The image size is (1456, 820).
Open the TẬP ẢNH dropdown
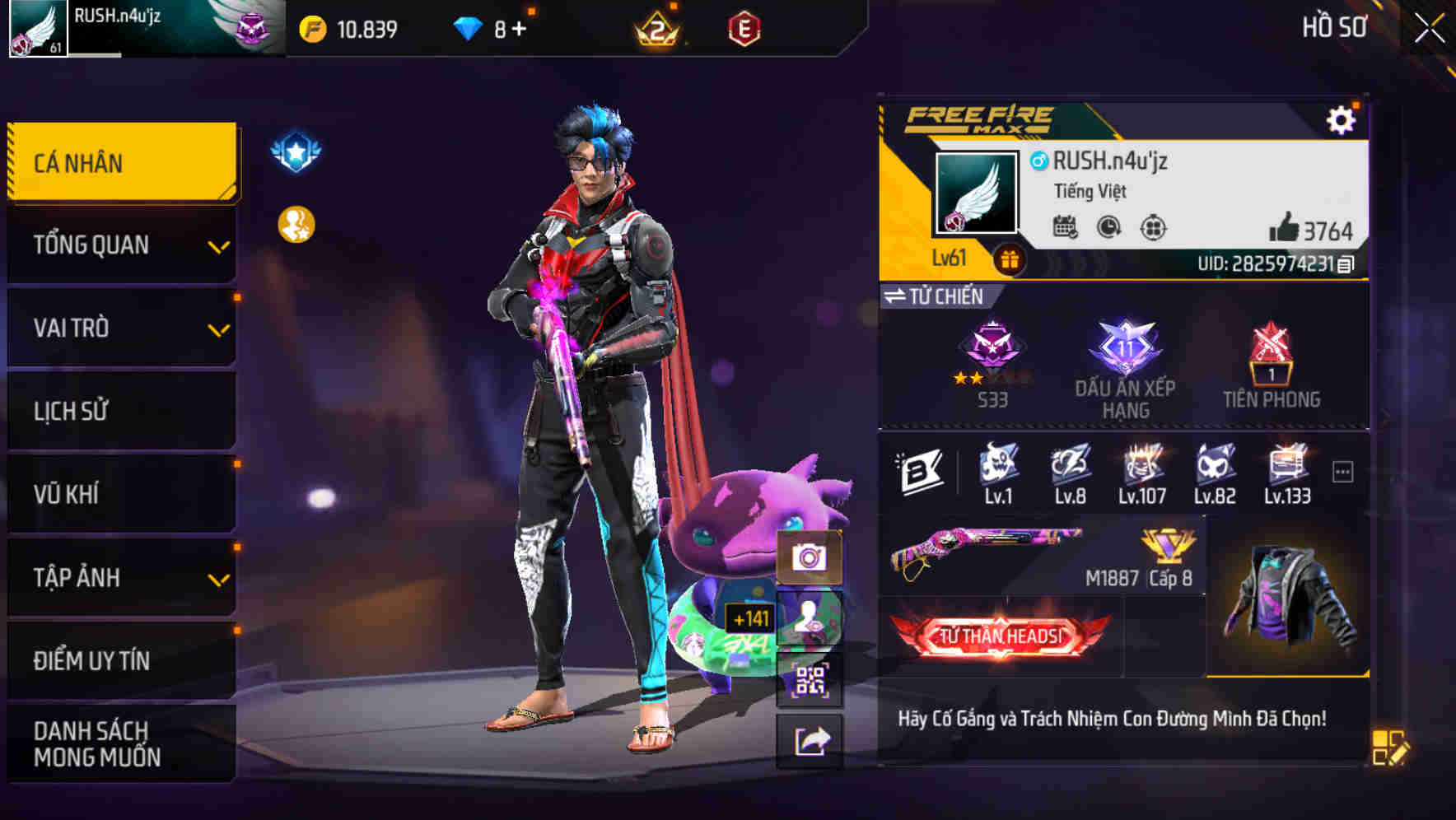click(119, 578)
